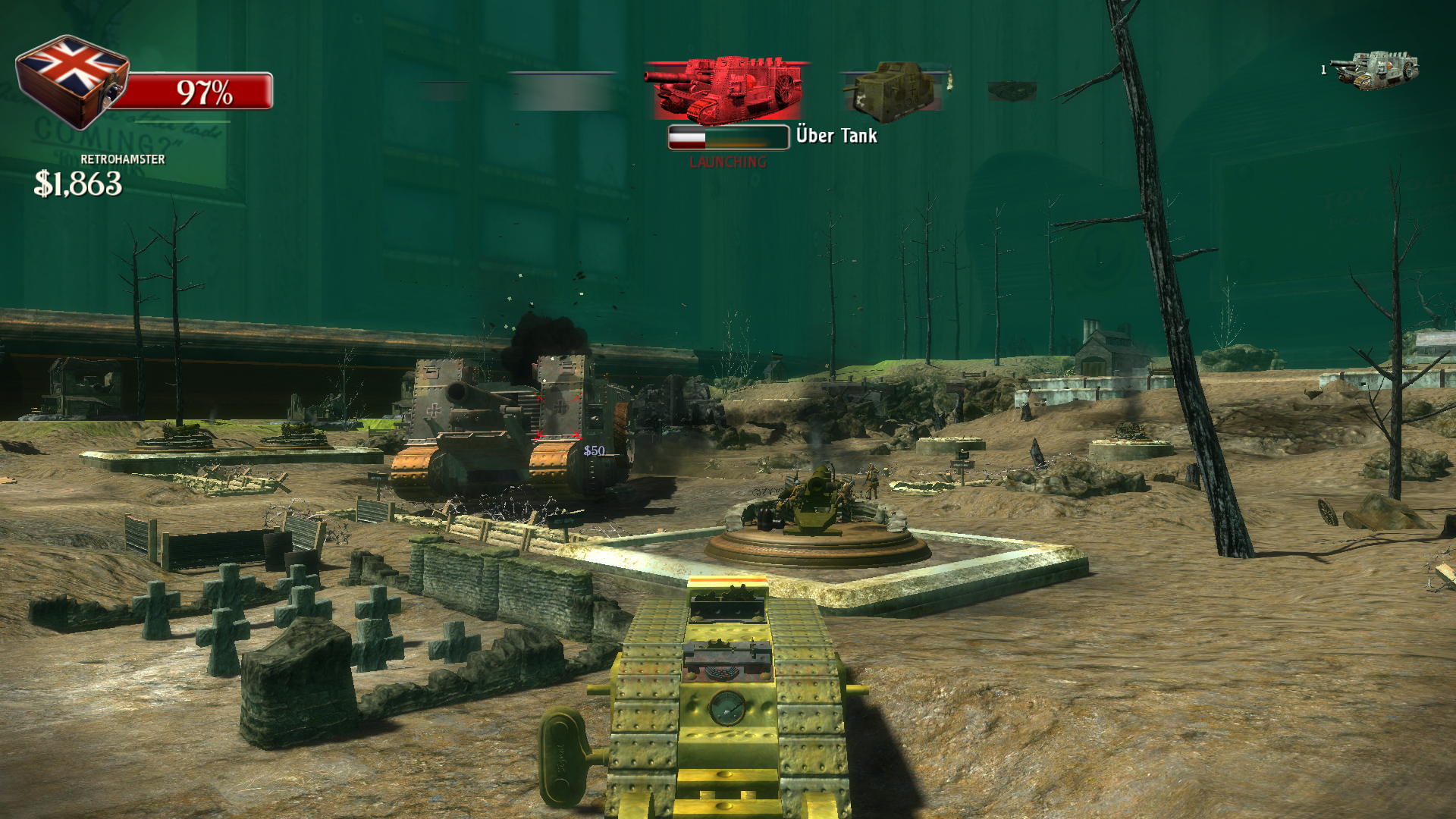Screen dimensions: 1456x819
Task: Select the grey tank icon marked 1
Action: coord(1376,70)
